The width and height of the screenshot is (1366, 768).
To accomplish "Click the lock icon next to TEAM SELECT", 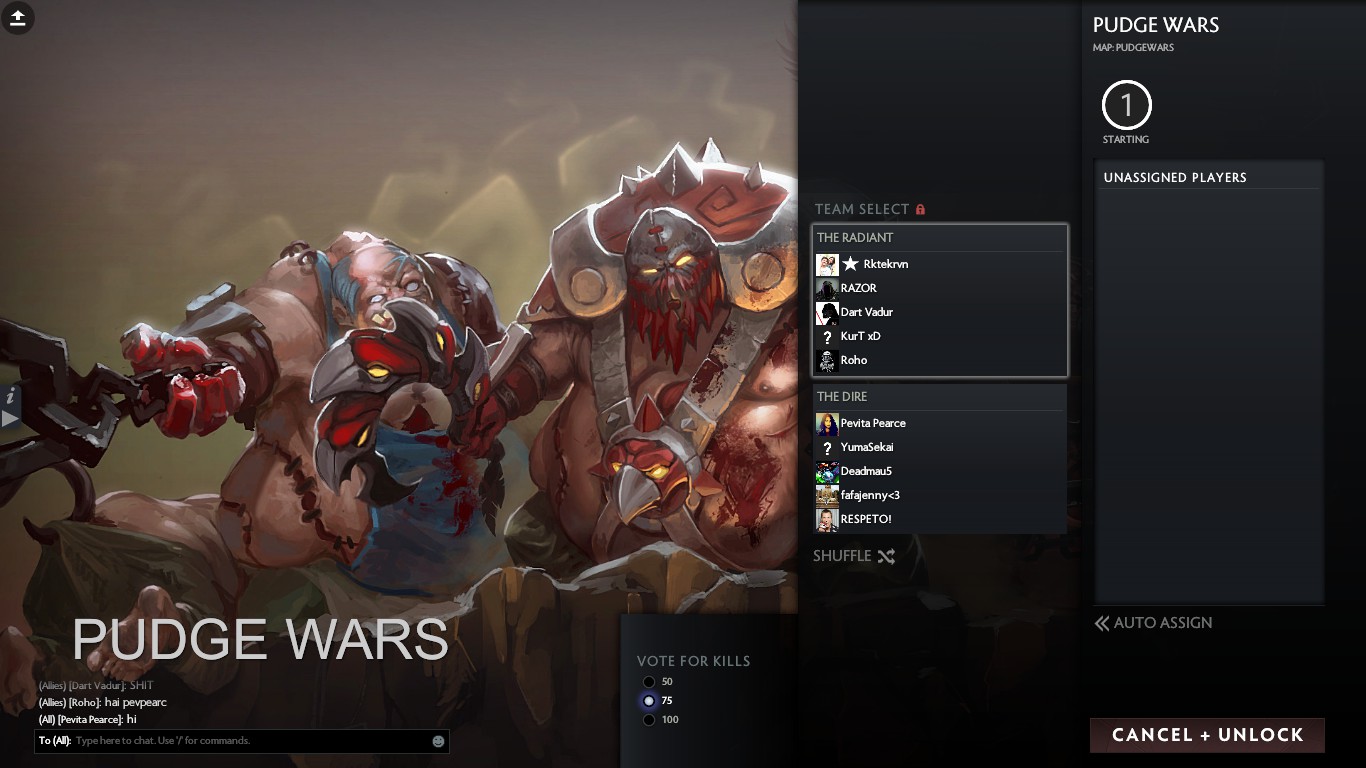I will click(920, 209).
